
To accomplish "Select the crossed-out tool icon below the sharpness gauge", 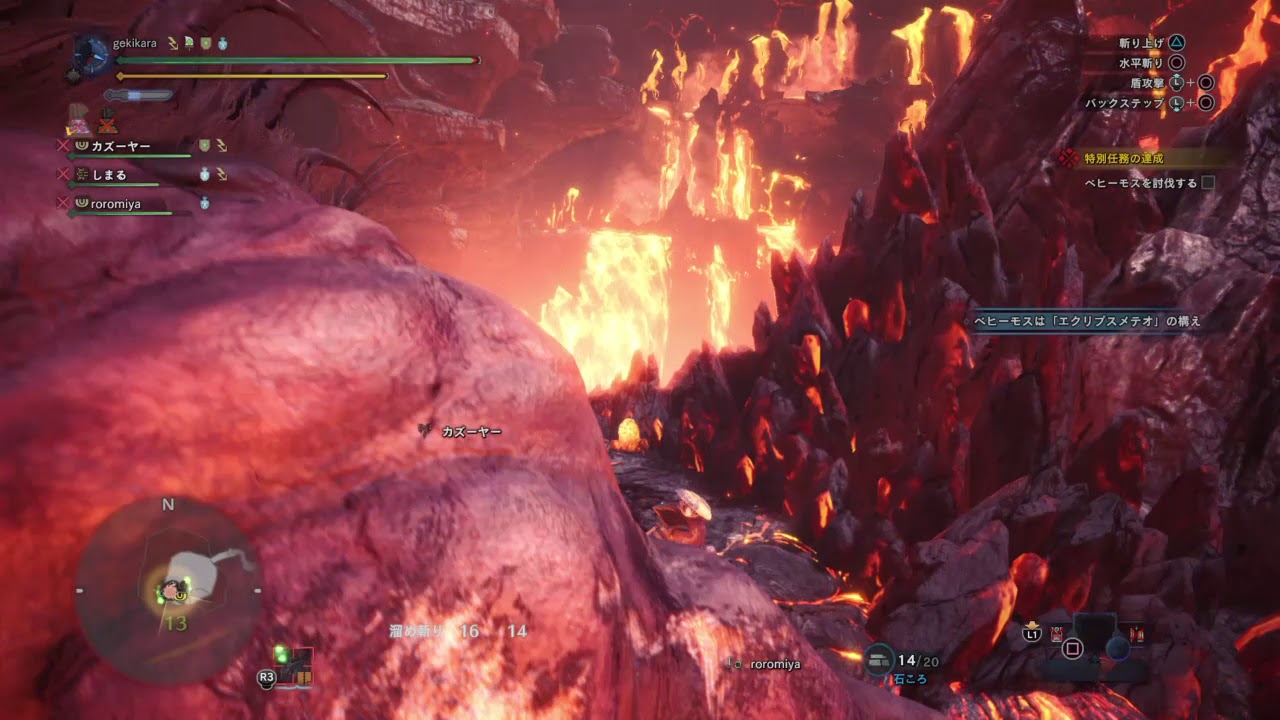I will 104,125.
